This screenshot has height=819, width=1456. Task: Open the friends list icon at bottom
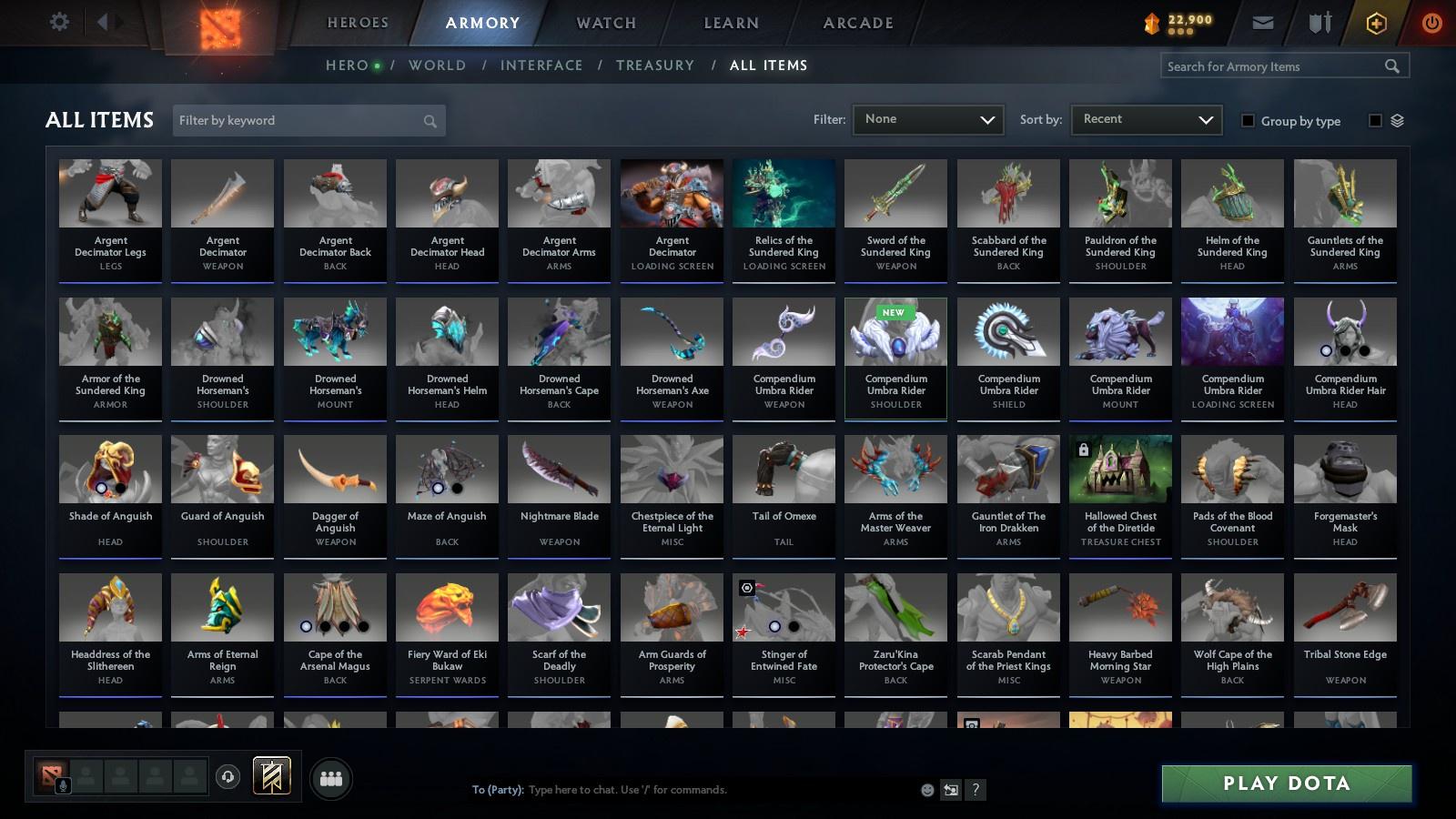331,778
